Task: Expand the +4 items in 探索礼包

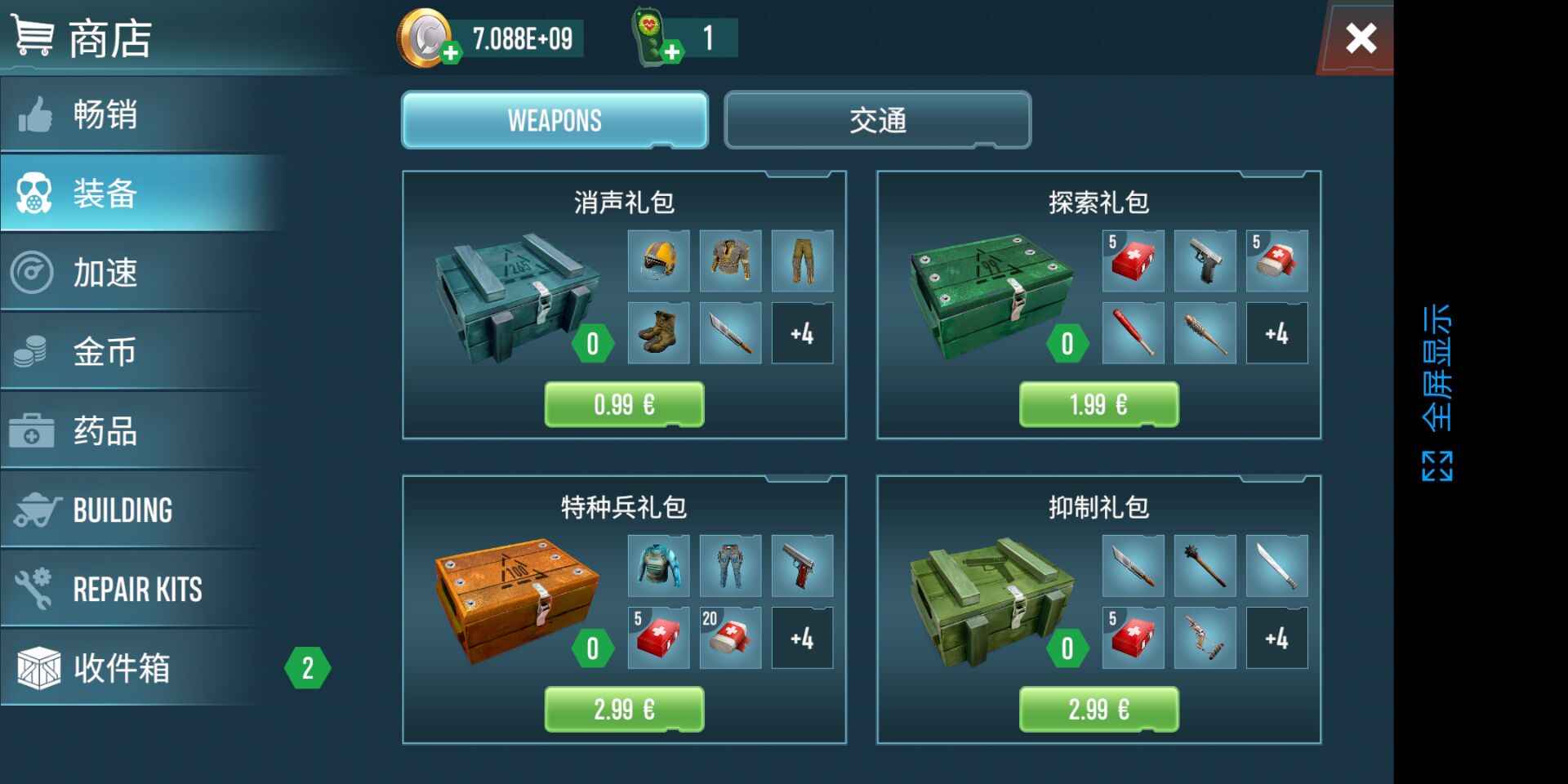Action: [x=1277, y=333]
